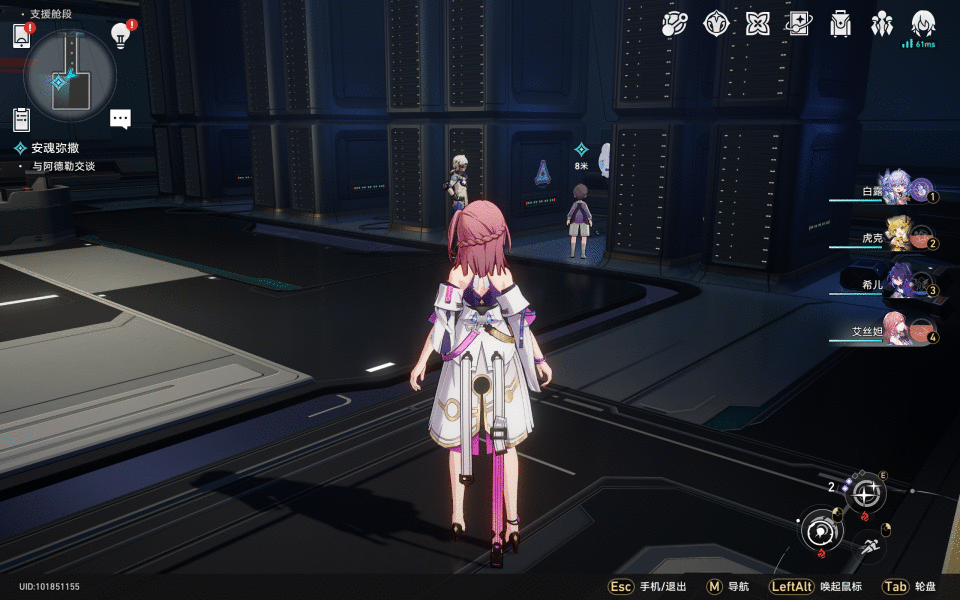Viewport: 960px width, 600px height.
Task: Switch to party member 希儿
Action: click(898, 283)
